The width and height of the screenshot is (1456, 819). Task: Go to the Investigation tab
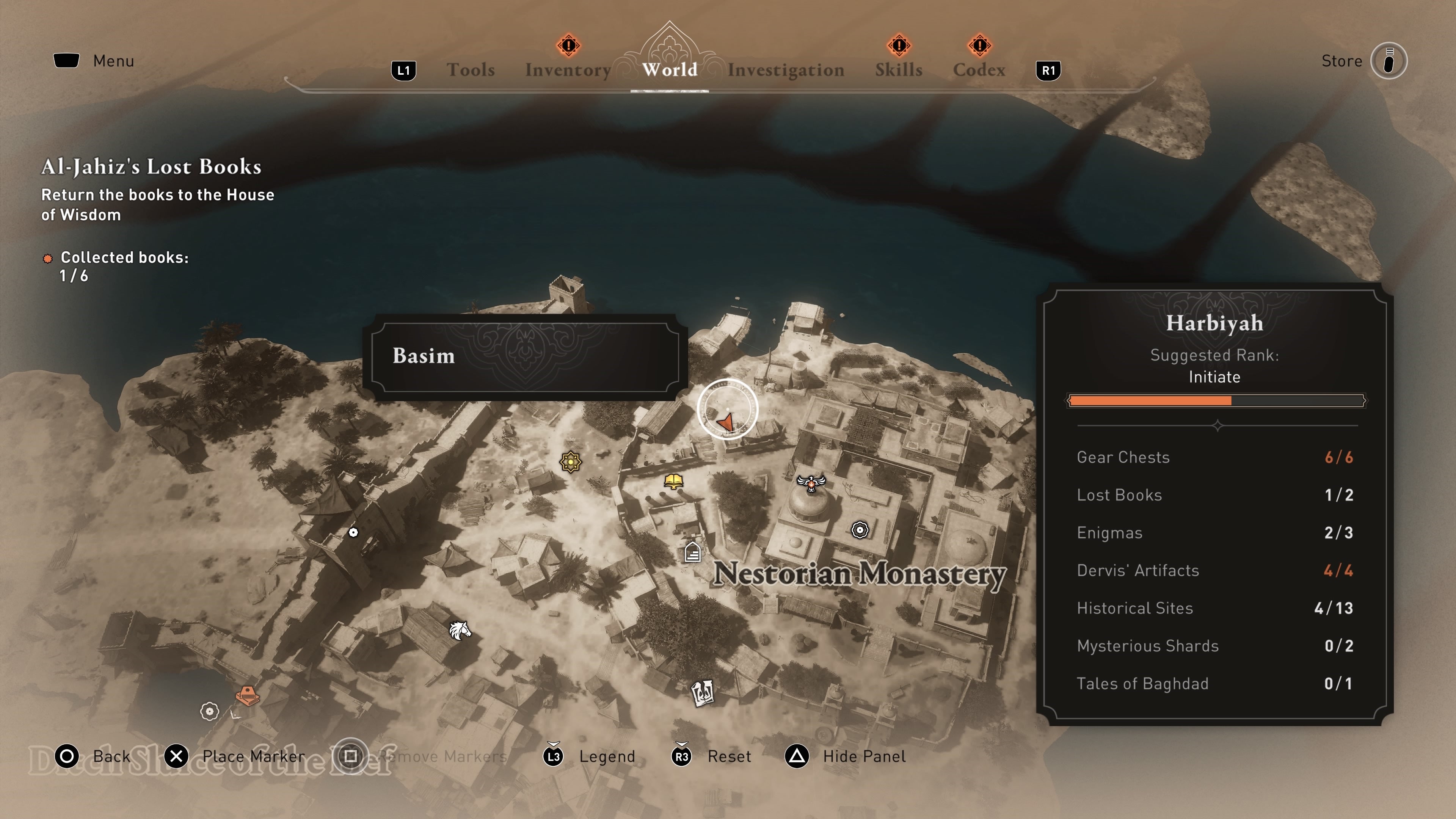coord(786,69)
